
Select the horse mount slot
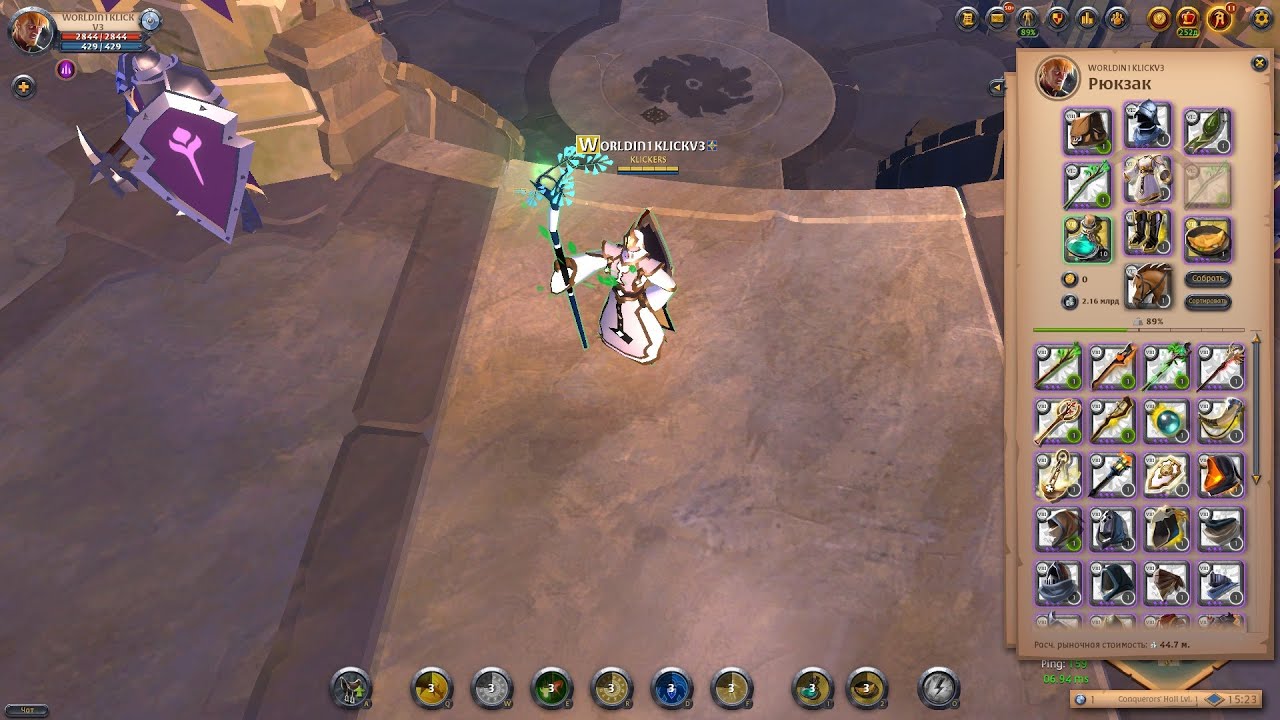(1148, 287)
